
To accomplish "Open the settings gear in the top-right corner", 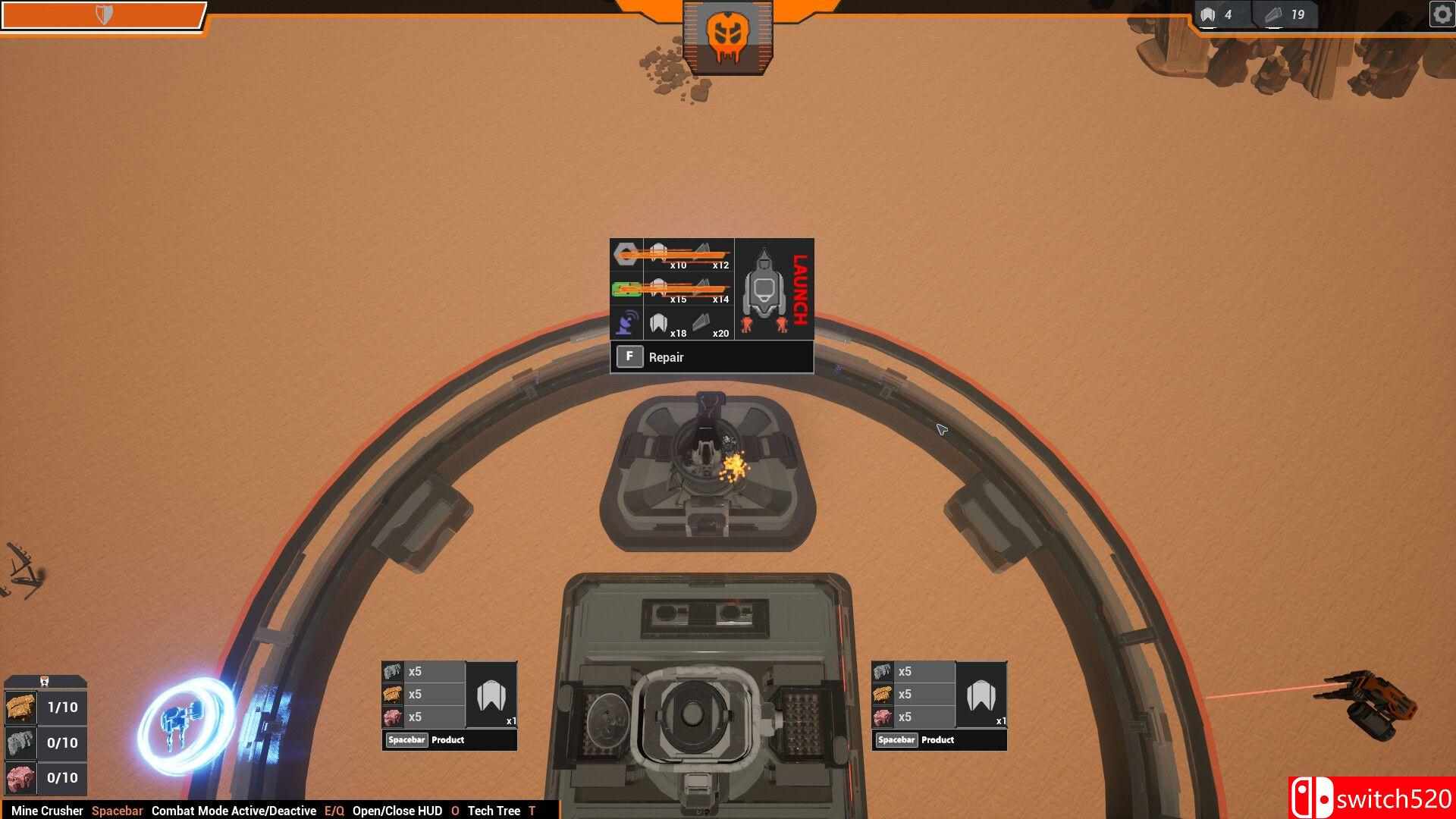I will [1440, 14].
